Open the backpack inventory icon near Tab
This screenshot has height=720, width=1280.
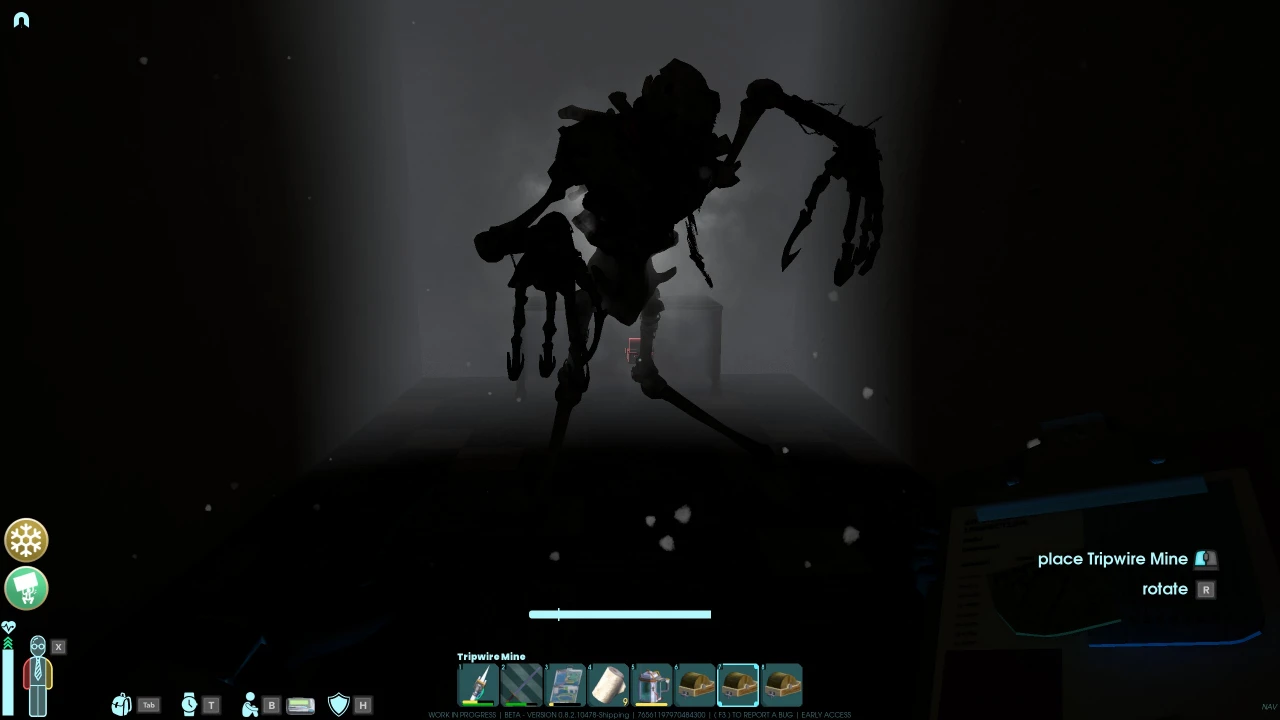tap(122, 705)
